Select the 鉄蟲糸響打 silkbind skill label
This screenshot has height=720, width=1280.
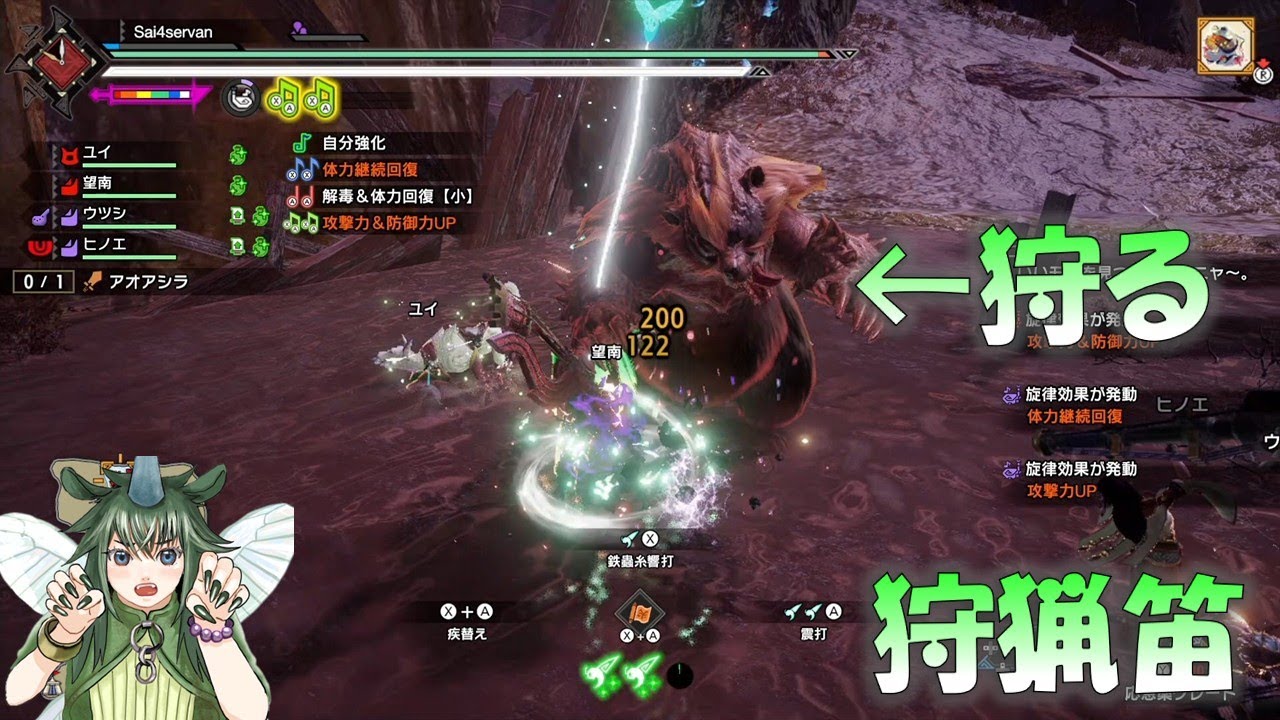(640, 561)
